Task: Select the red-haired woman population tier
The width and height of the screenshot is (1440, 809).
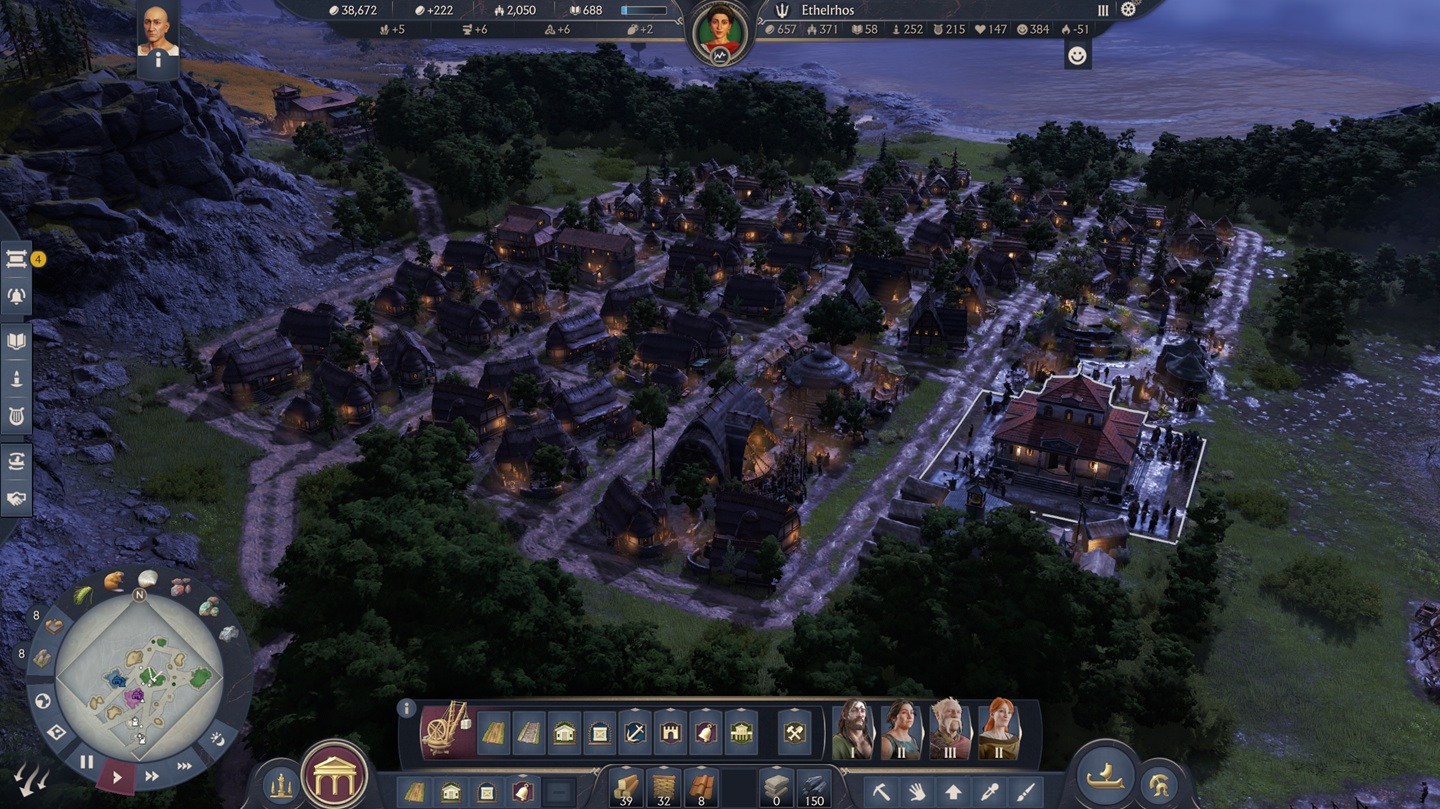Action: [x=999, y=729]
